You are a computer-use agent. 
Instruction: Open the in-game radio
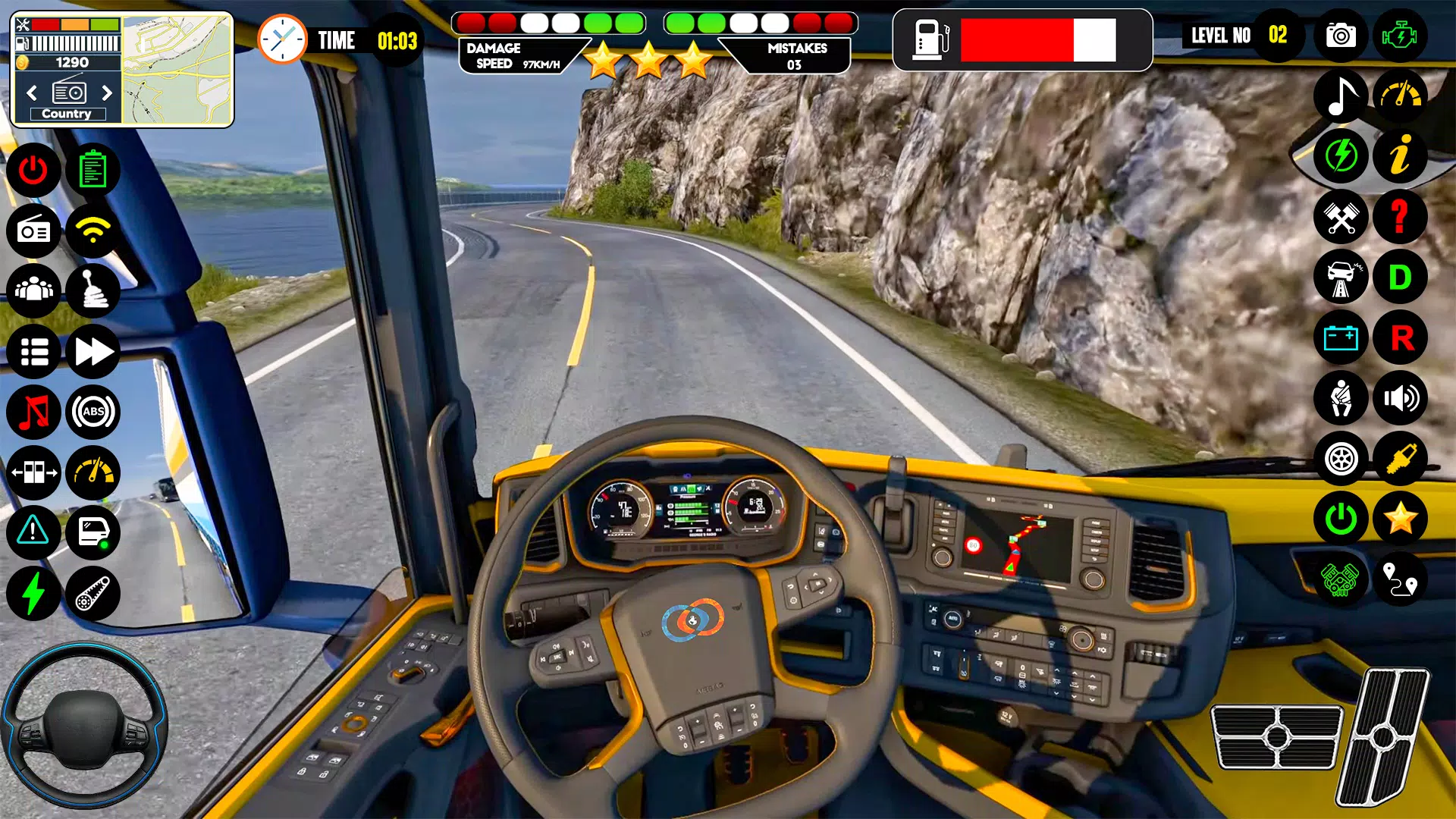[33, 231]
